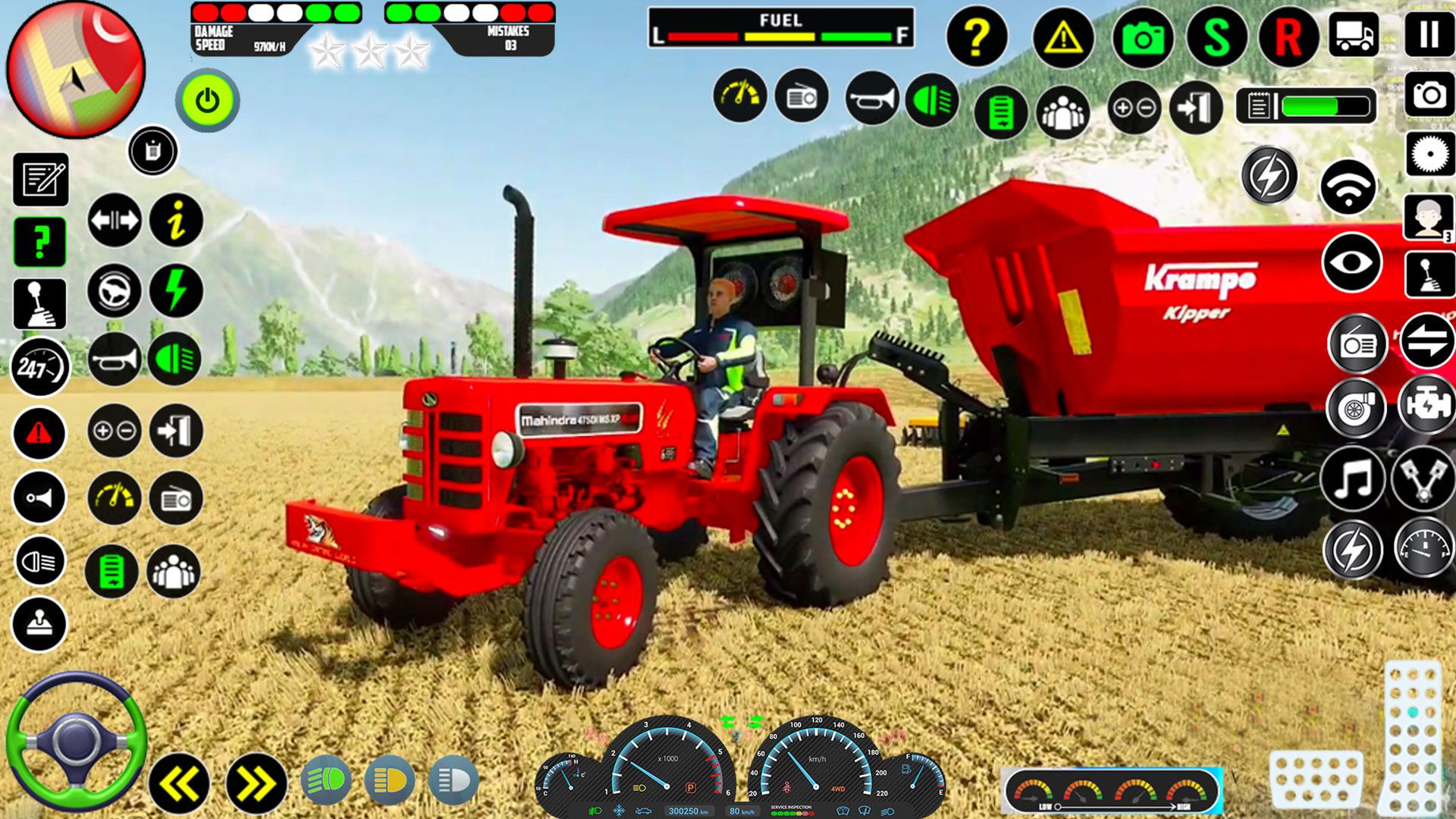Click the green camera button

coord(1143,37)
